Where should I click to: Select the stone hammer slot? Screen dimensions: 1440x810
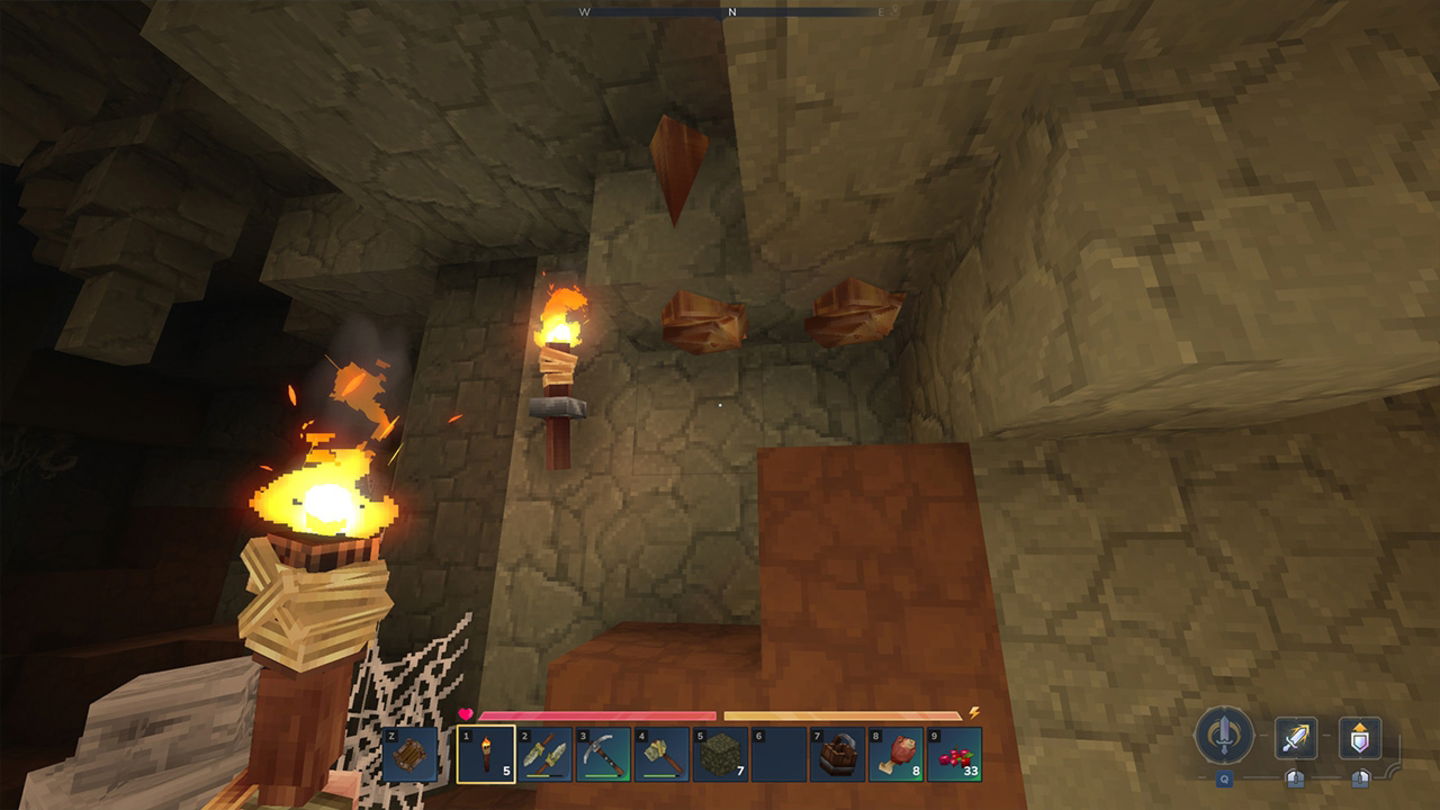[x=662, y=755]
